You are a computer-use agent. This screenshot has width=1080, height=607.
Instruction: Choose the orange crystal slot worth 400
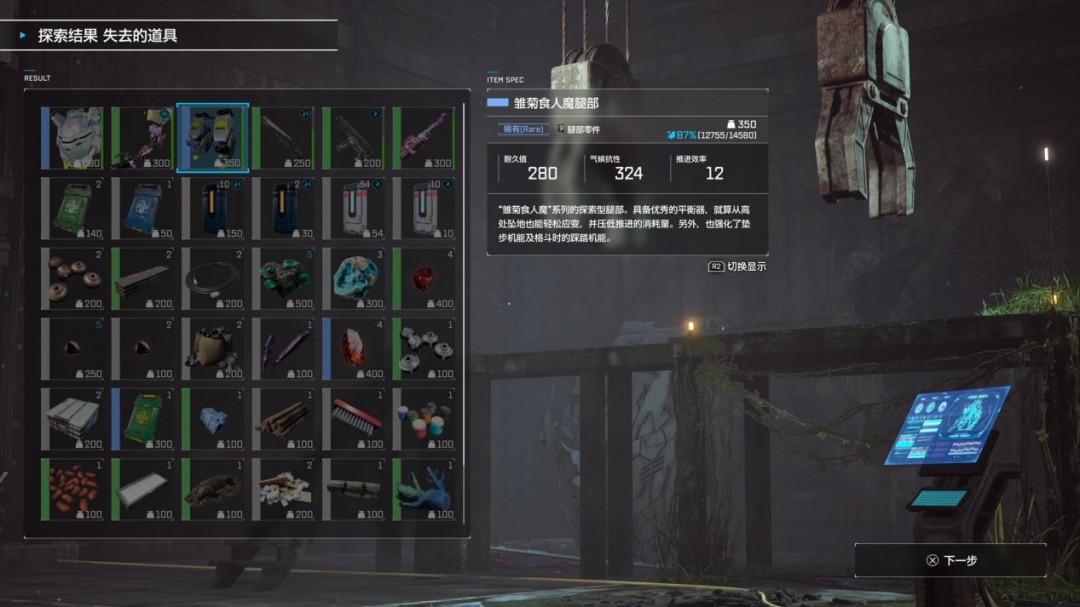point(353,348)
